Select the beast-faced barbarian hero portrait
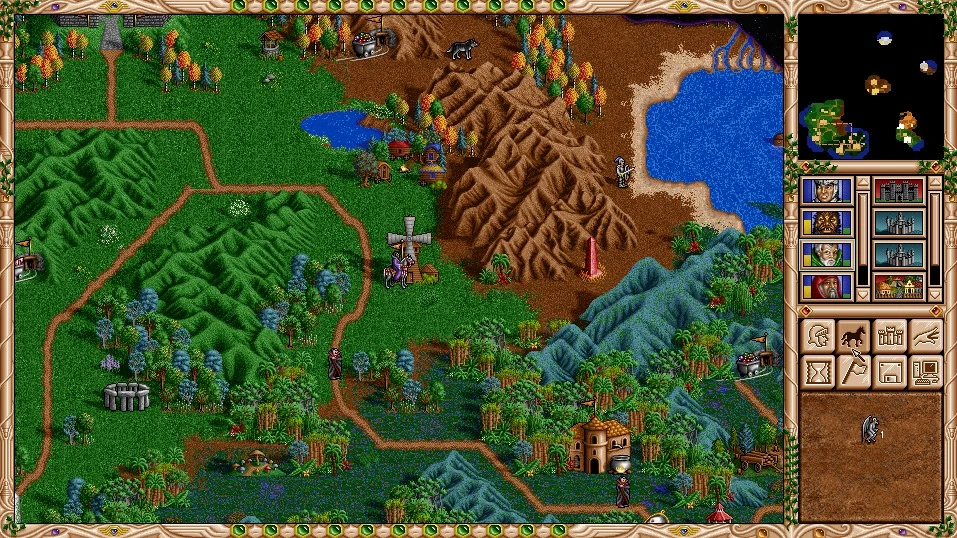Viewport: 957px width, 538px height. point(826,222)
